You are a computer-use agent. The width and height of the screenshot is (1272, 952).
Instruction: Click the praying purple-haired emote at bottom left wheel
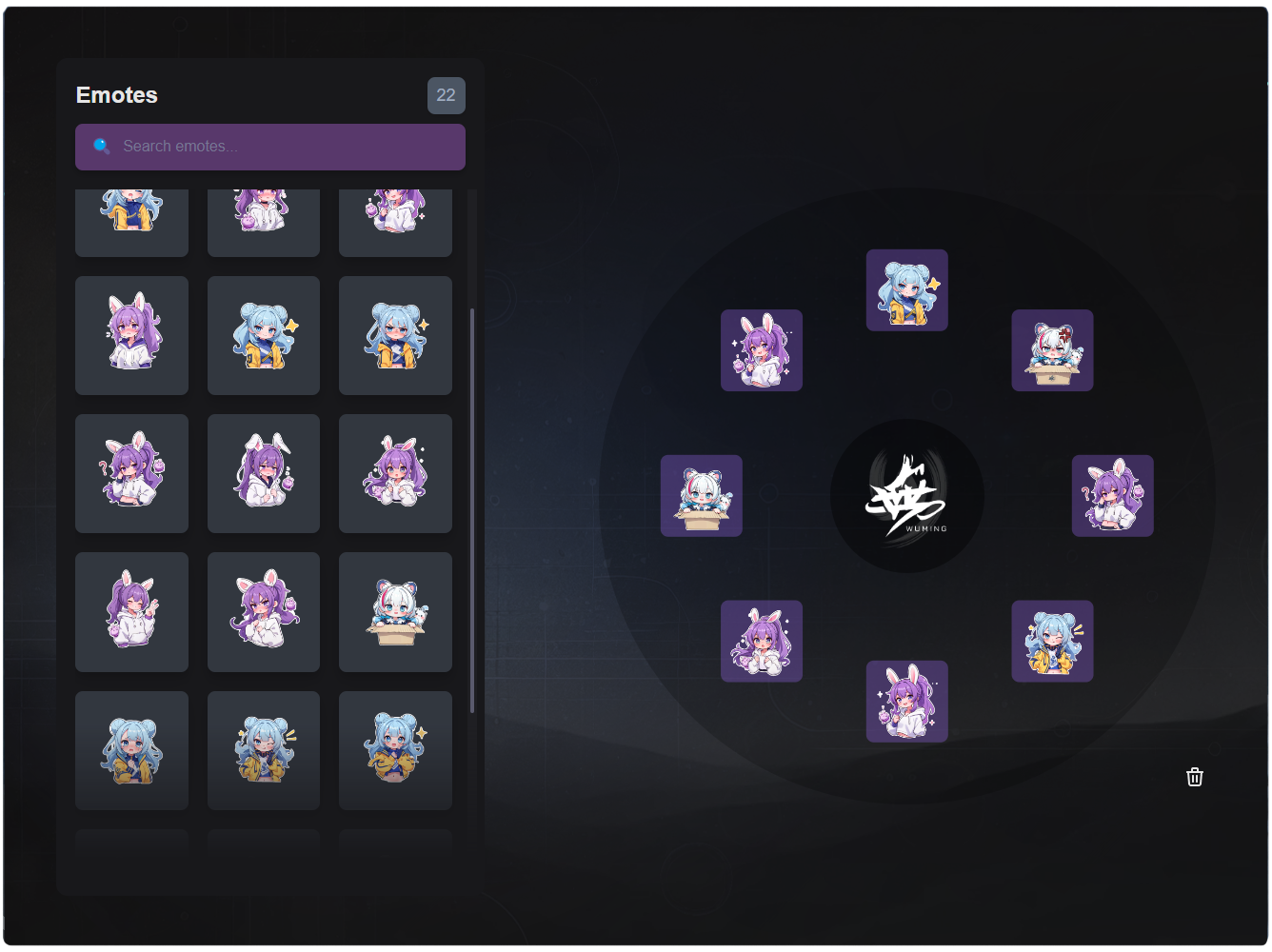[x=762, y=642]
